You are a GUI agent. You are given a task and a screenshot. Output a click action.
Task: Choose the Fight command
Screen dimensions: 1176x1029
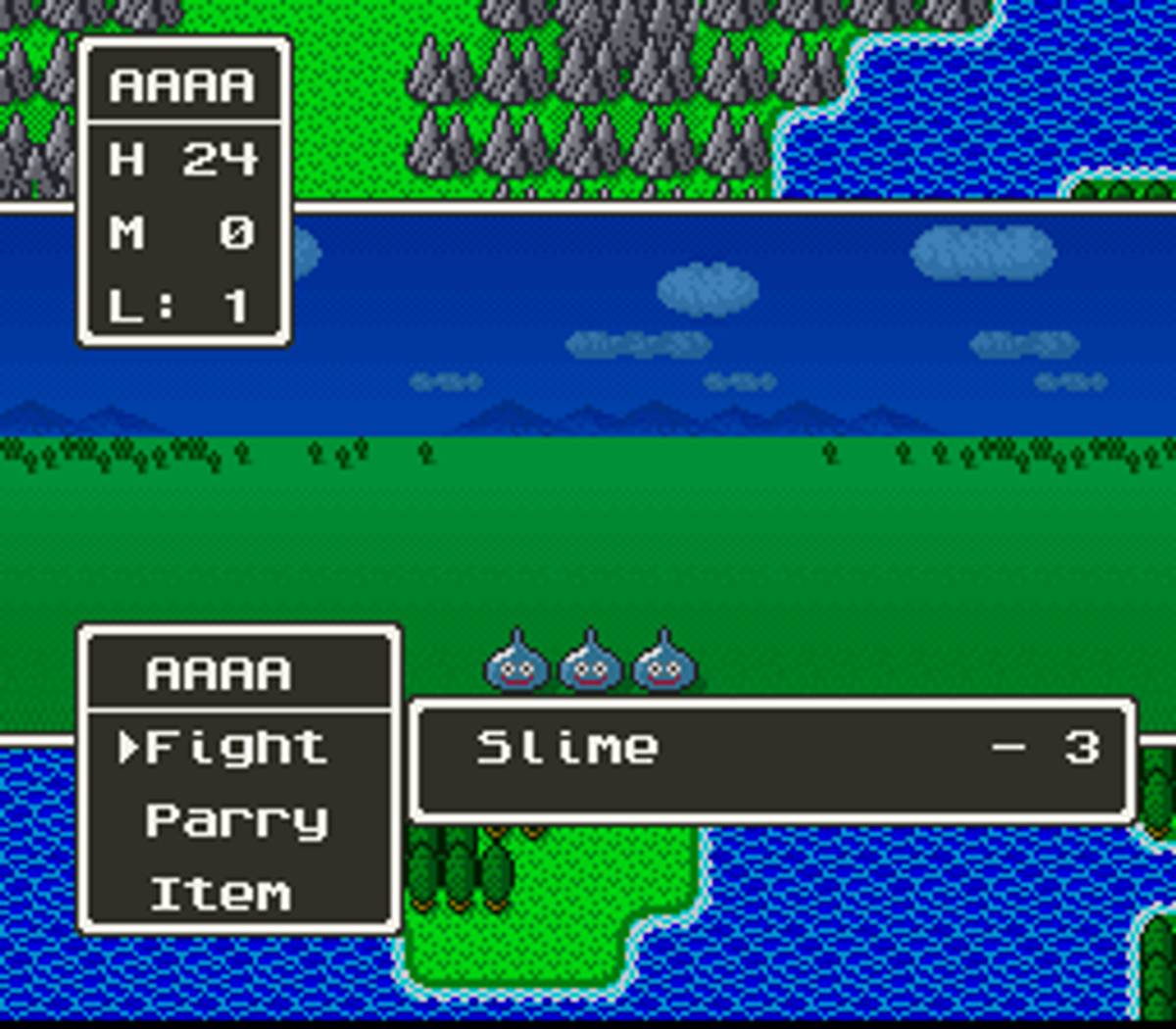235,749
